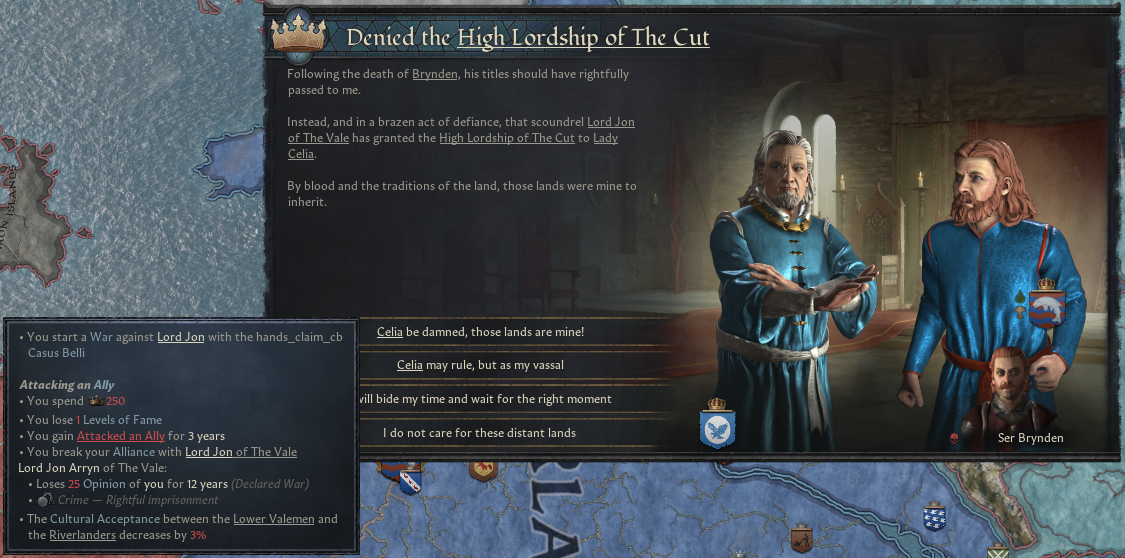Open the High Lordship of The Cut title in header
1125x558 pixels.
[x=583, y=39]
